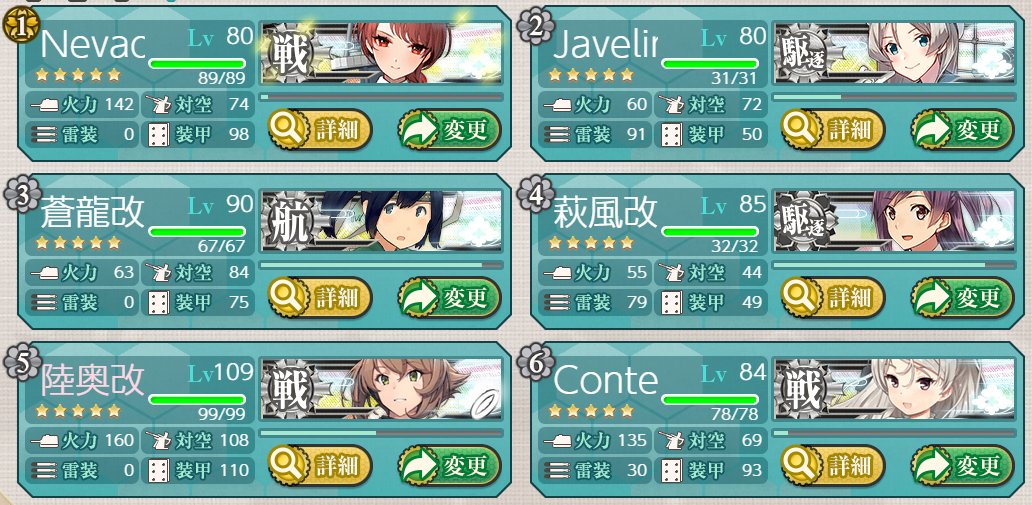This screenshot has height=505, width=1032.
Task: Pick the 陸奥改 battleship portrait banner
Action: 381,387
